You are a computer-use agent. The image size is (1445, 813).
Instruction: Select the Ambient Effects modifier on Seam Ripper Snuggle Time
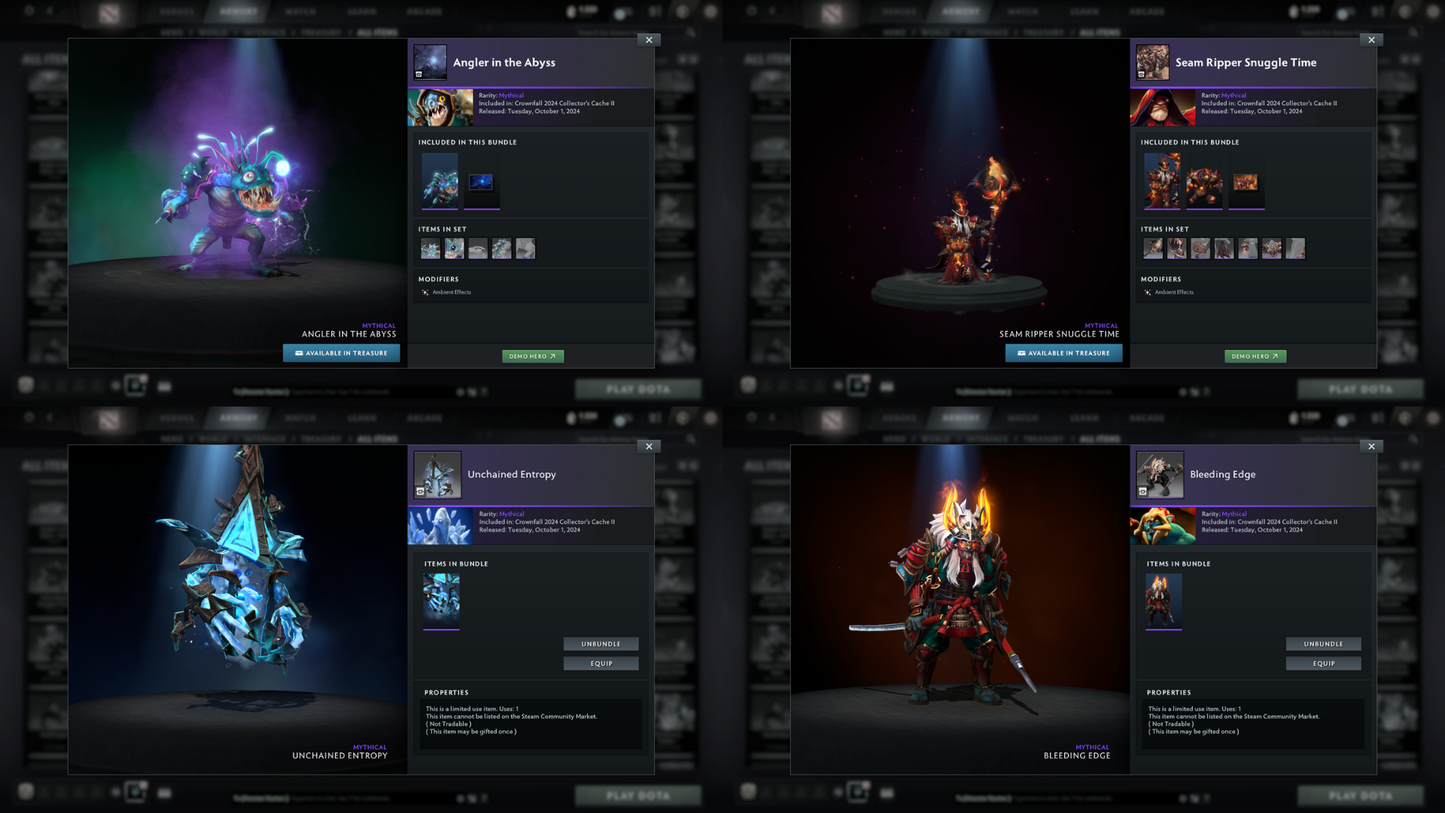click(1173, 292)
